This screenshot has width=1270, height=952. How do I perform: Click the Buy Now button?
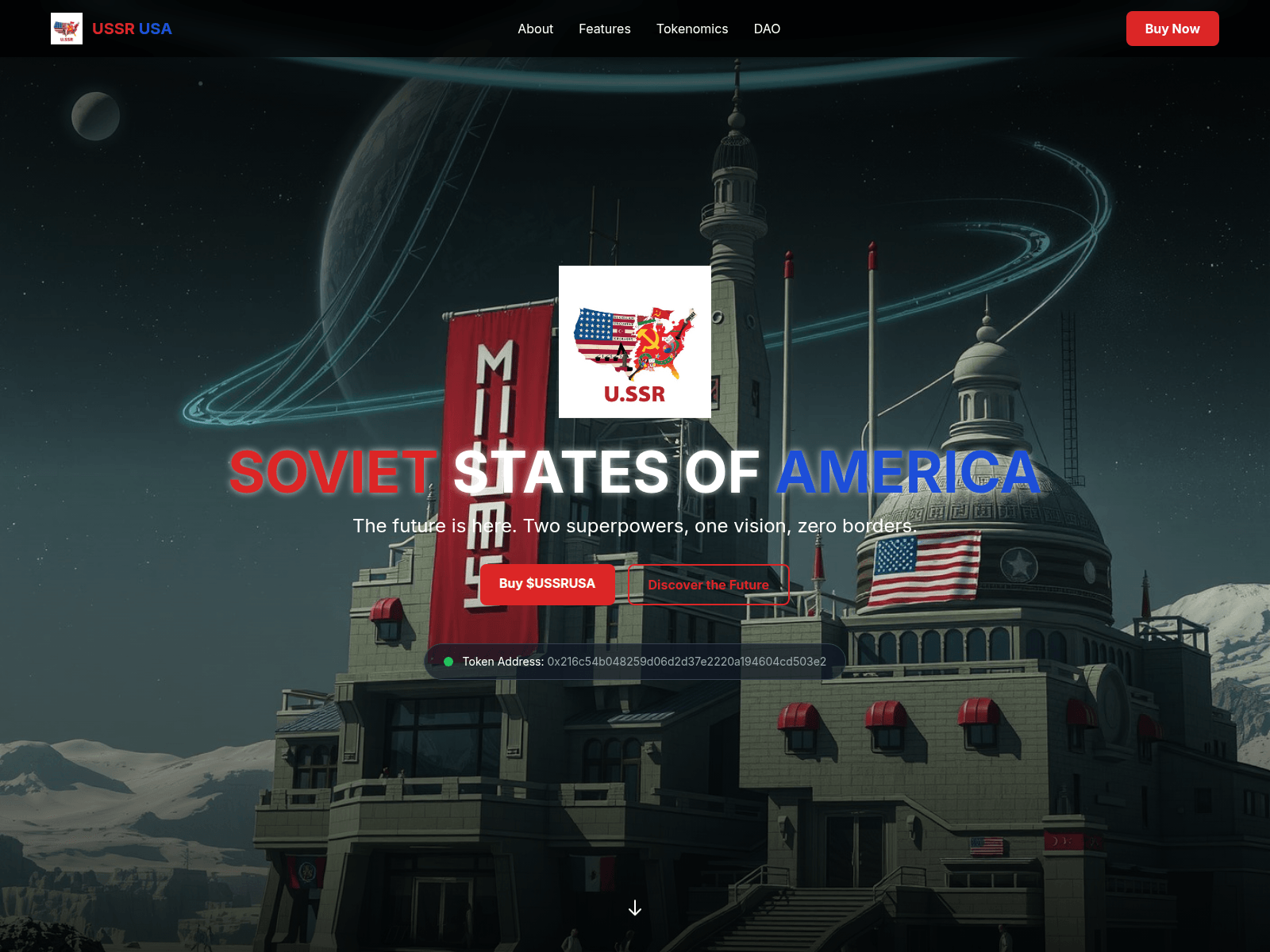[x=1172, y=28]
